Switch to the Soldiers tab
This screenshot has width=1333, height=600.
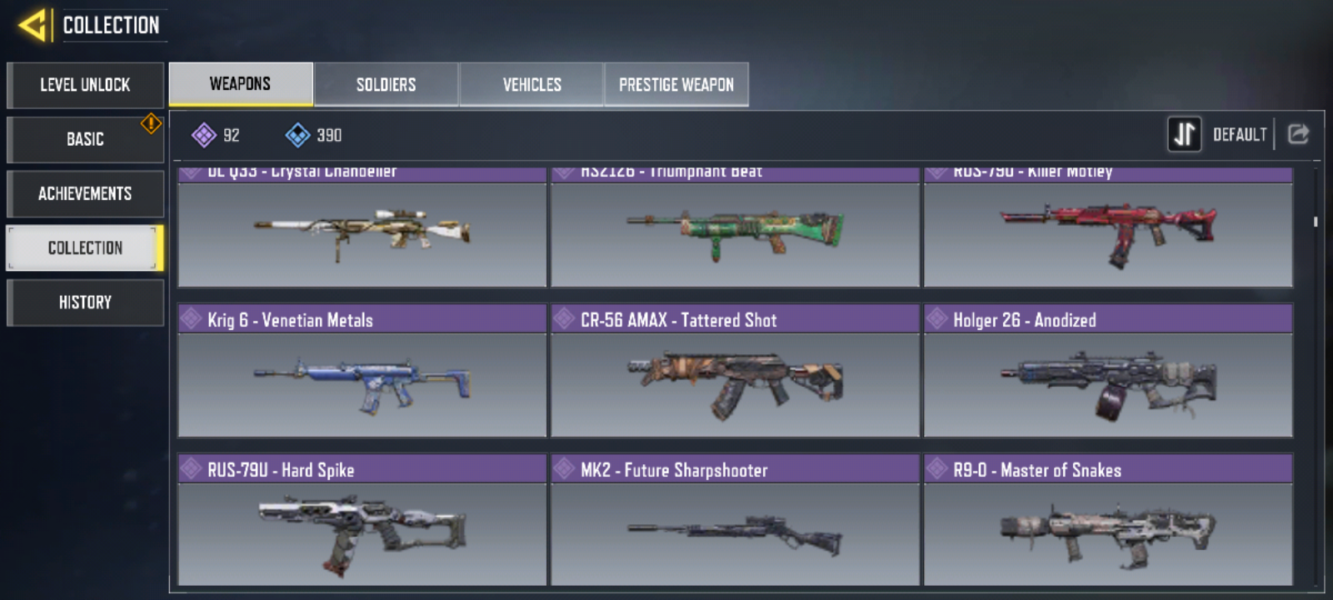386,85
